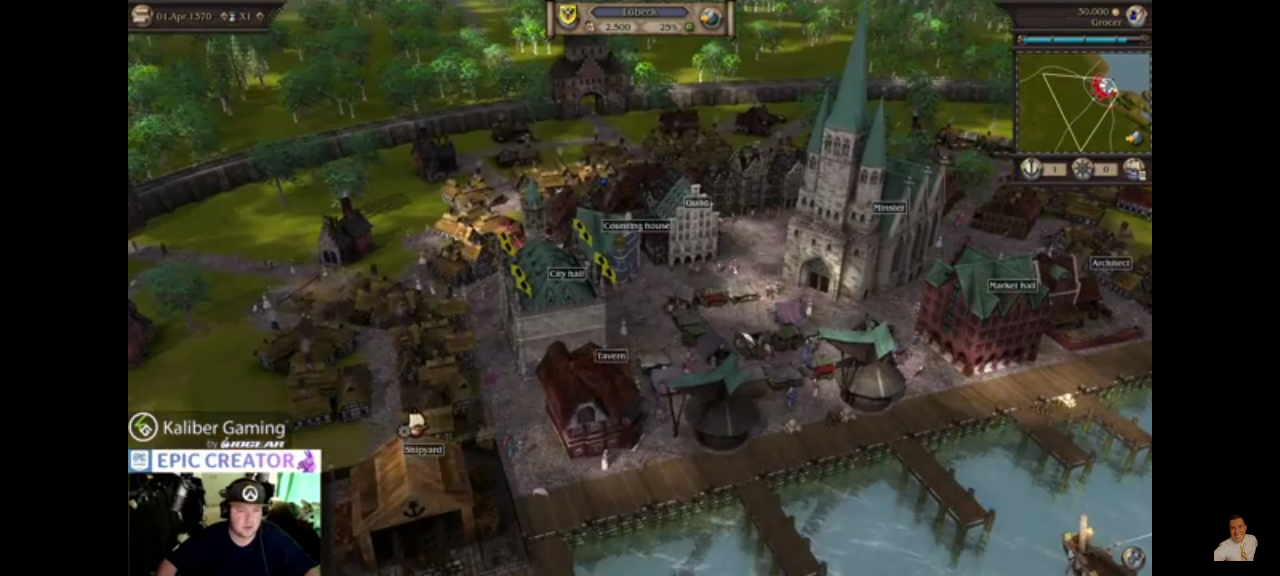Viewport: 1280px width, 576px height.
Task: Click the Architect building label
Action: (x=1110, y=263)
